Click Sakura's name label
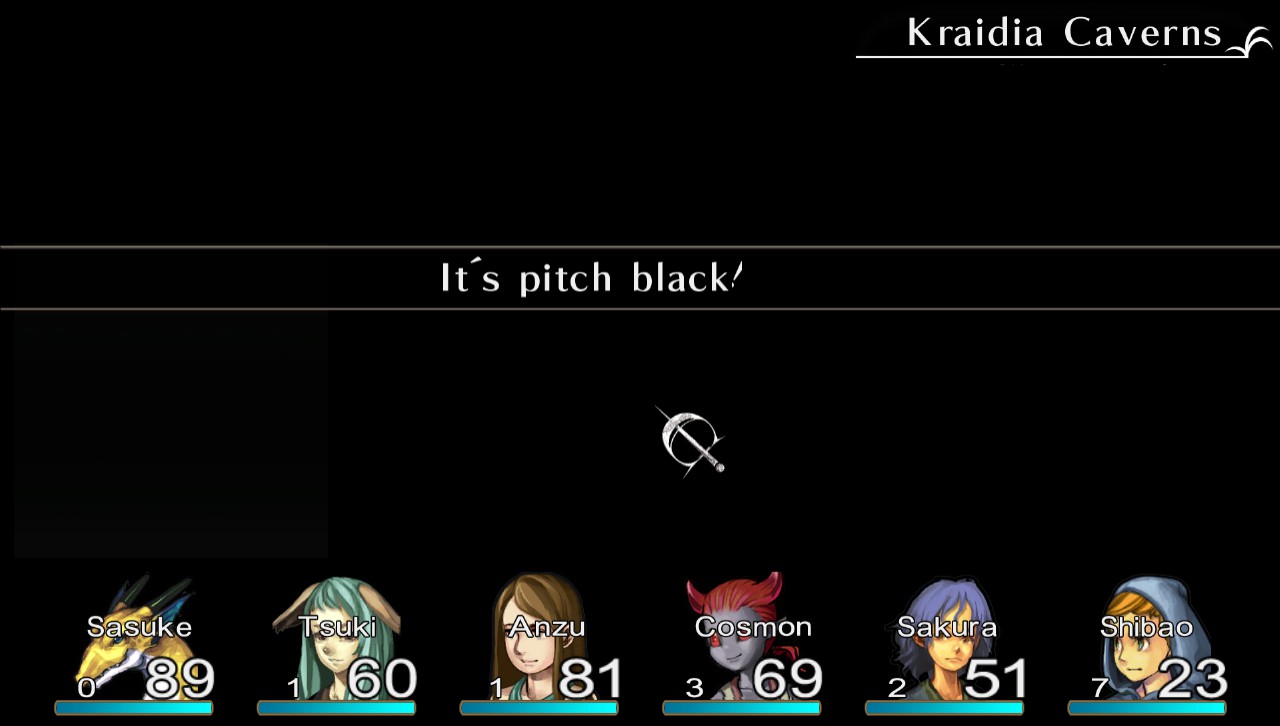This screenshot has width=1280, height=726. (x=946, y=627)
